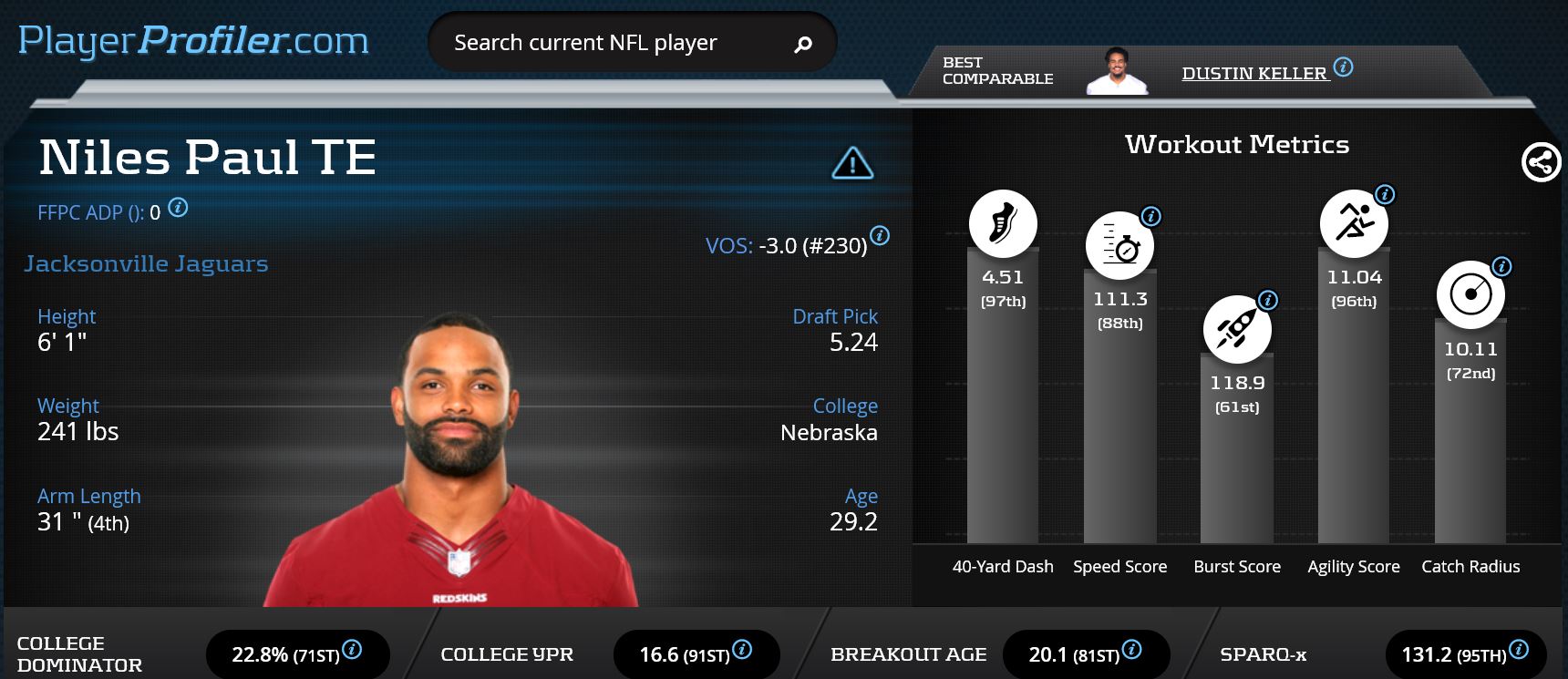
Task: Open the Agility Score info icon
Action: (x=1385, y=194)
